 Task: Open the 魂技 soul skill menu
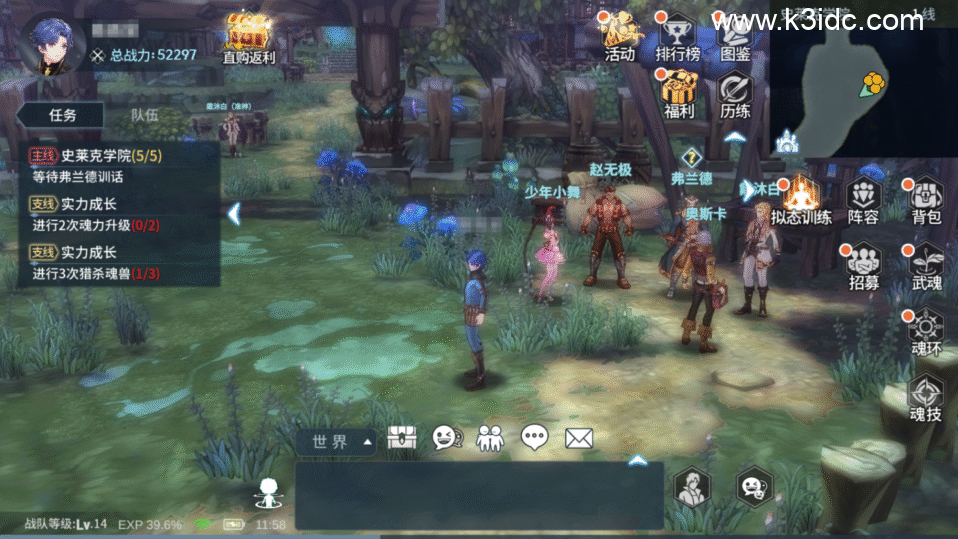tap(926, 395)
